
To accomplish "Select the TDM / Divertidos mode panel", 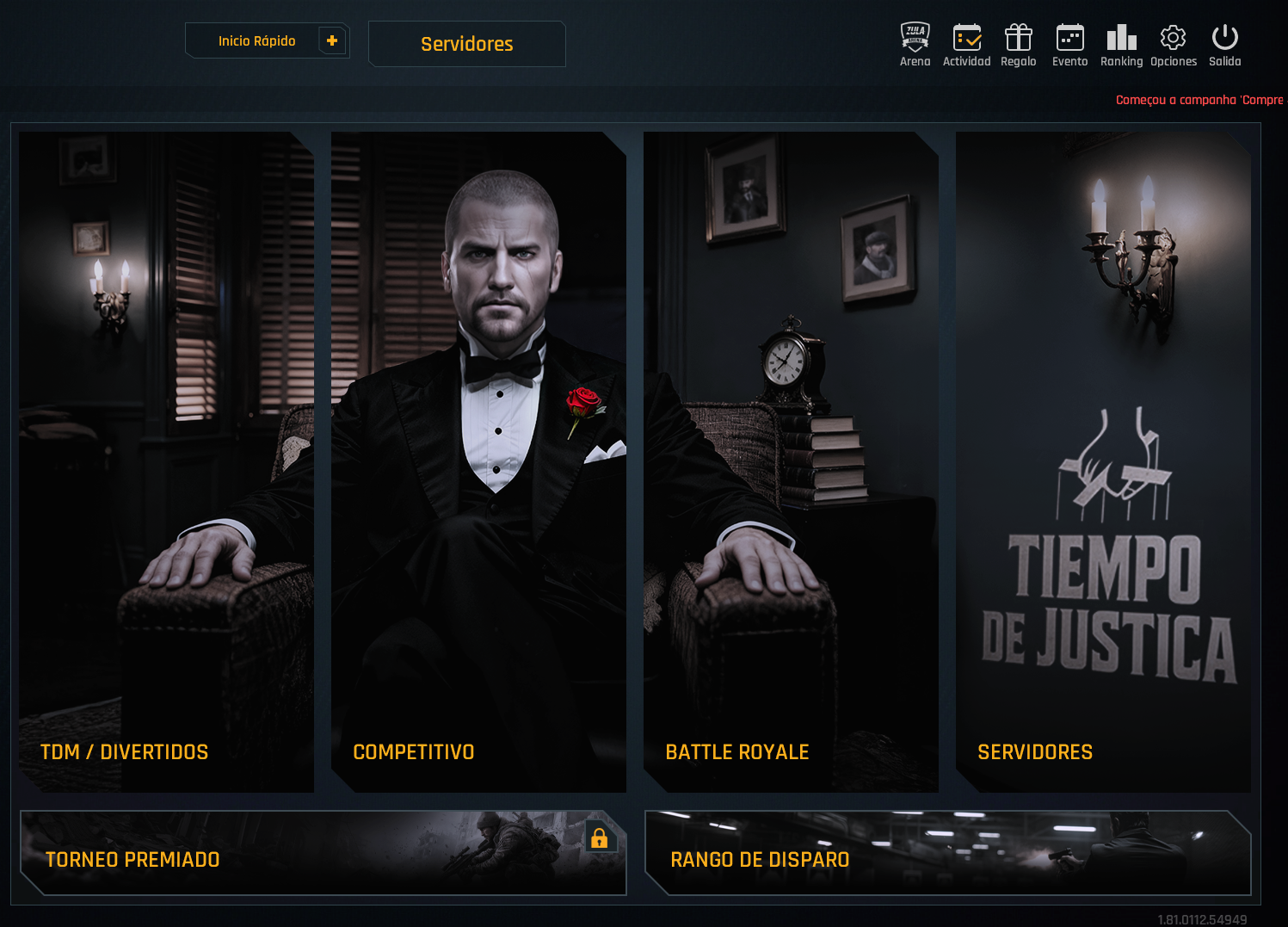I will coord(166,461).
